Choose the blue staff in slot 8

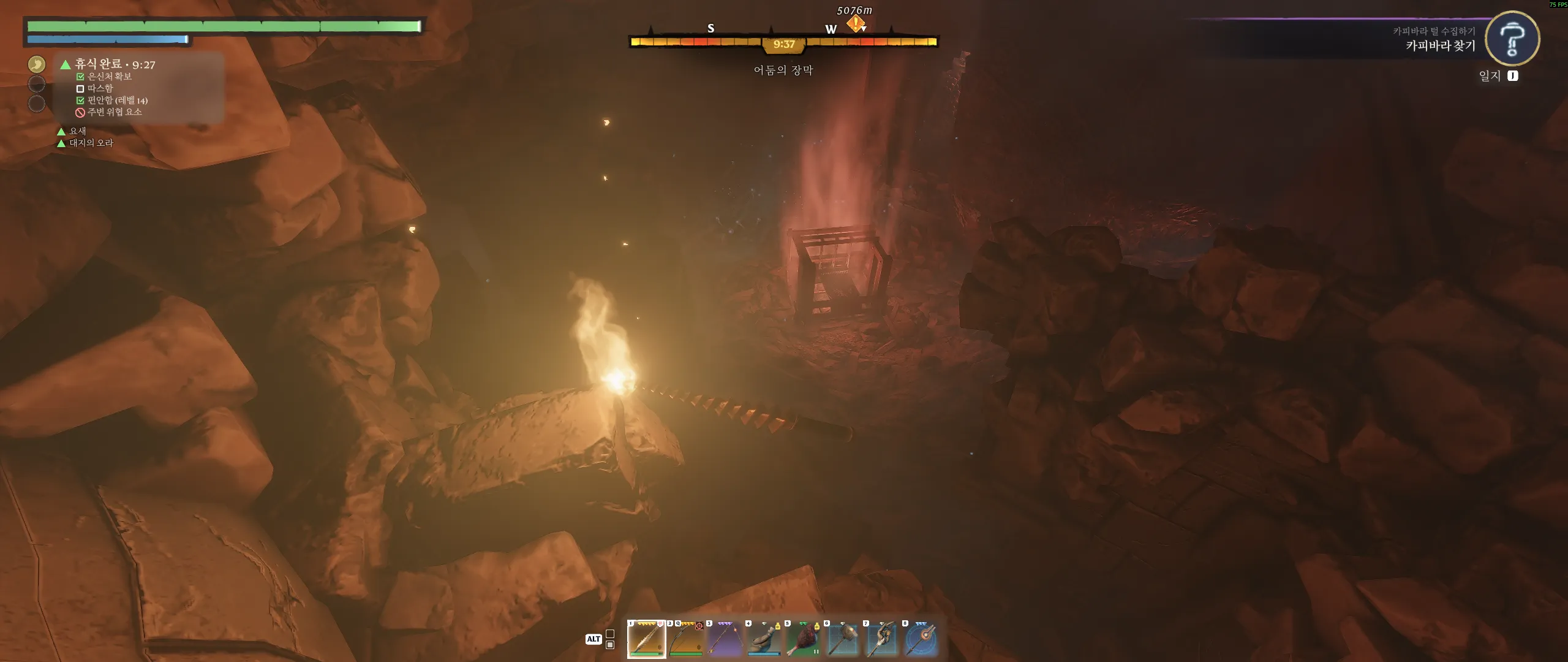click(x=921, y=639)
